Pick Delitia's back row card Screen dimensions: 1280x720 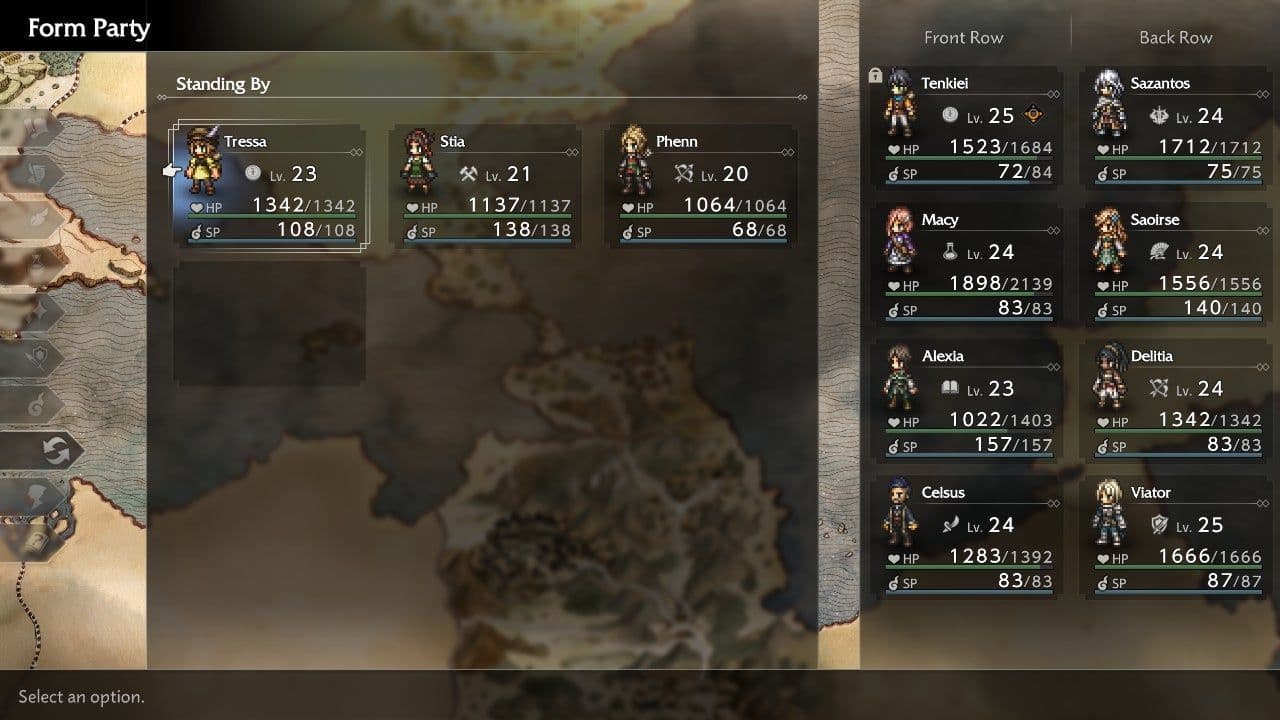1176,402
